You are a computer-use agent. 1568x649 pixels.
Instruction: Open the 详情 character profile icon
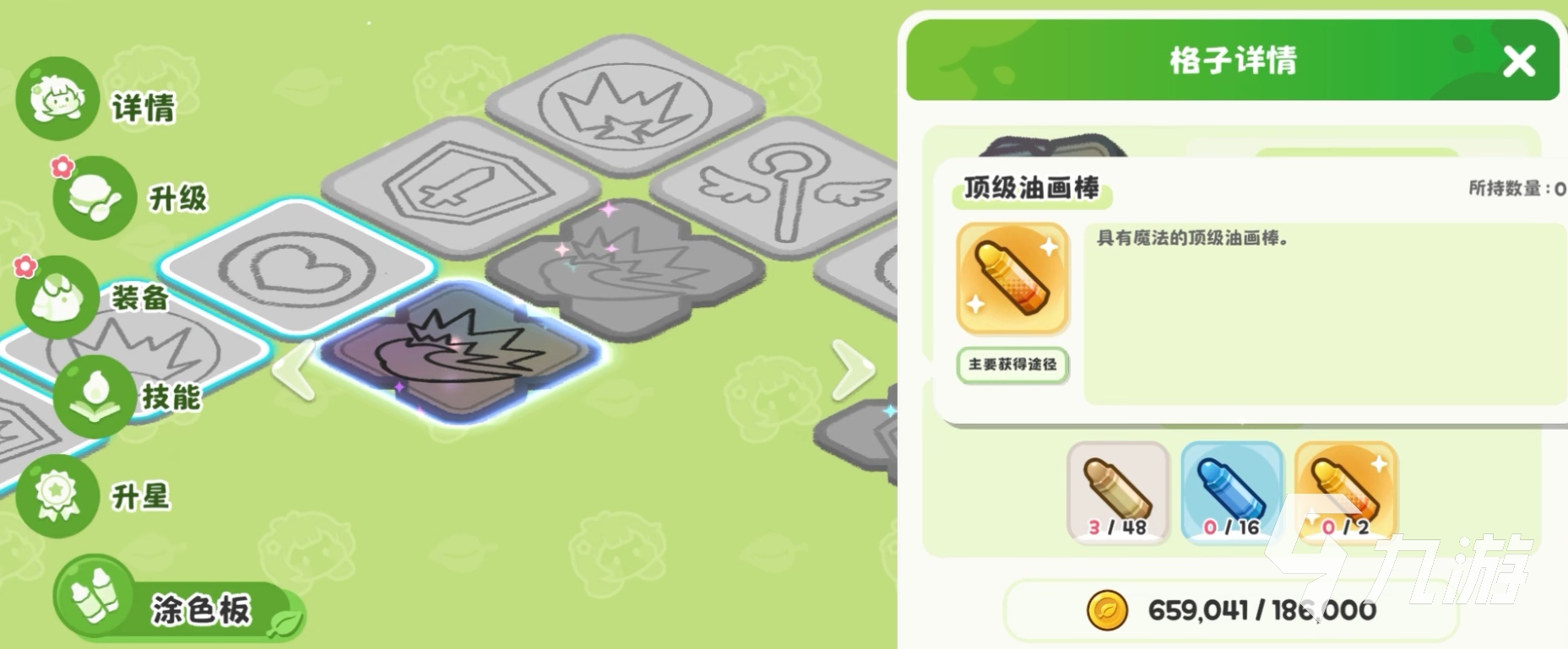(x=57, y=99)
